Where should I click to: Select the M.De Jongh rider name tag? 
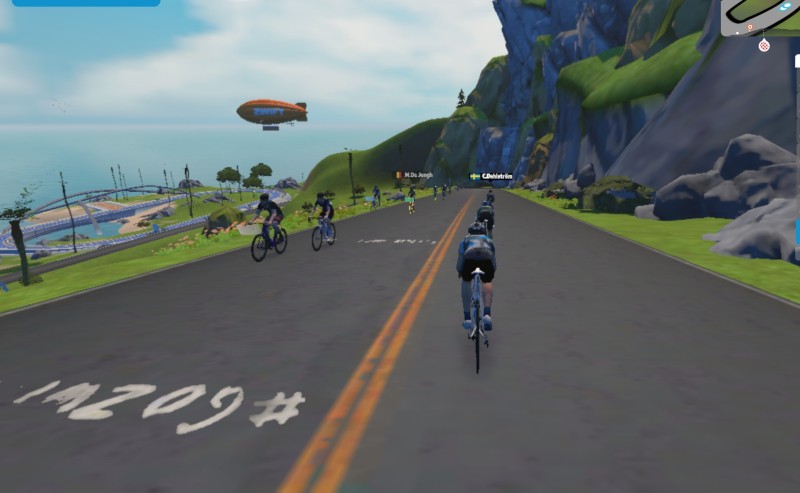tap(413, 175)
